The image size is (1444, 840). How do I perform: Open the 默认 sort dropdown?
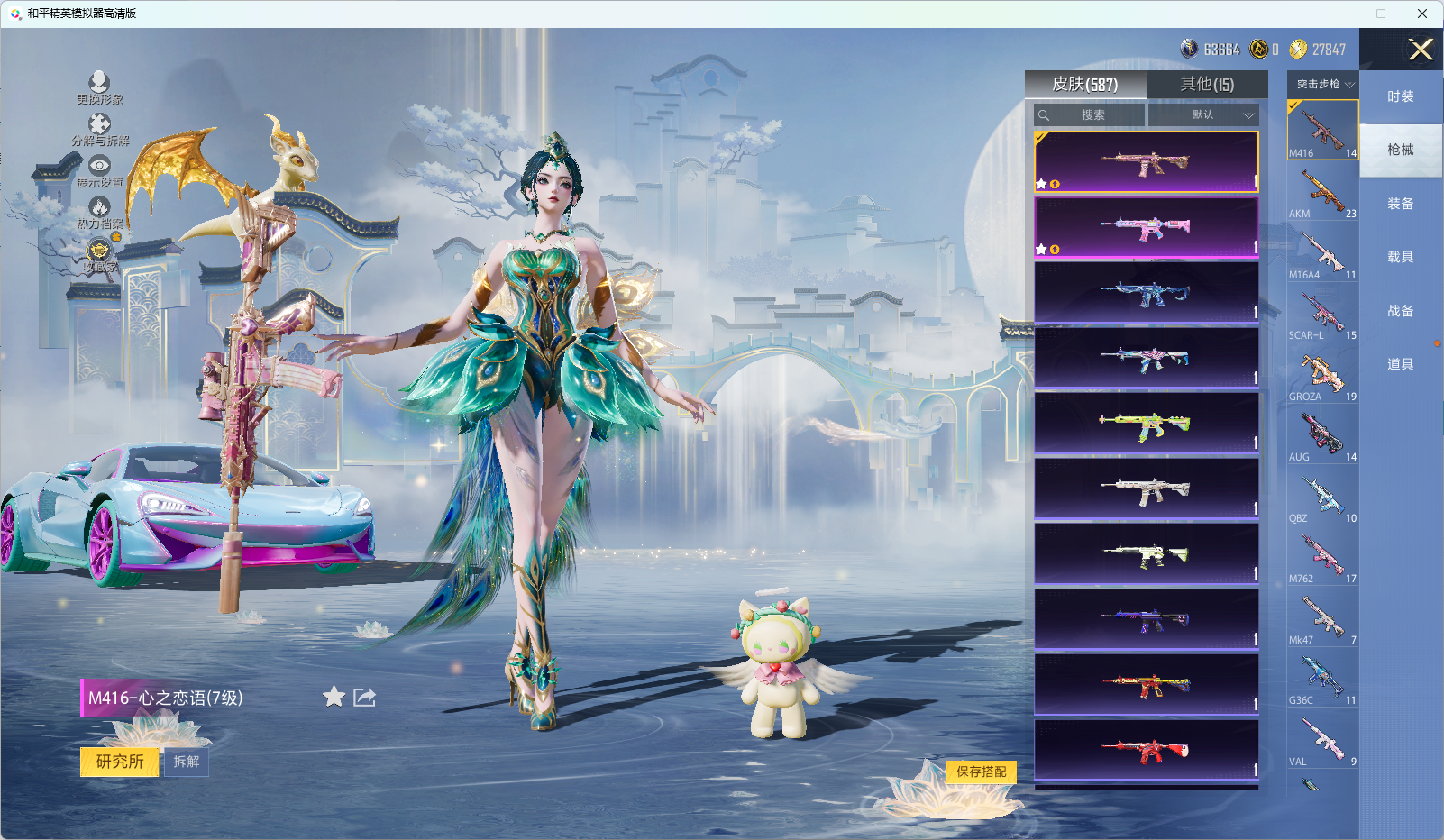[x=1203, y=115]
